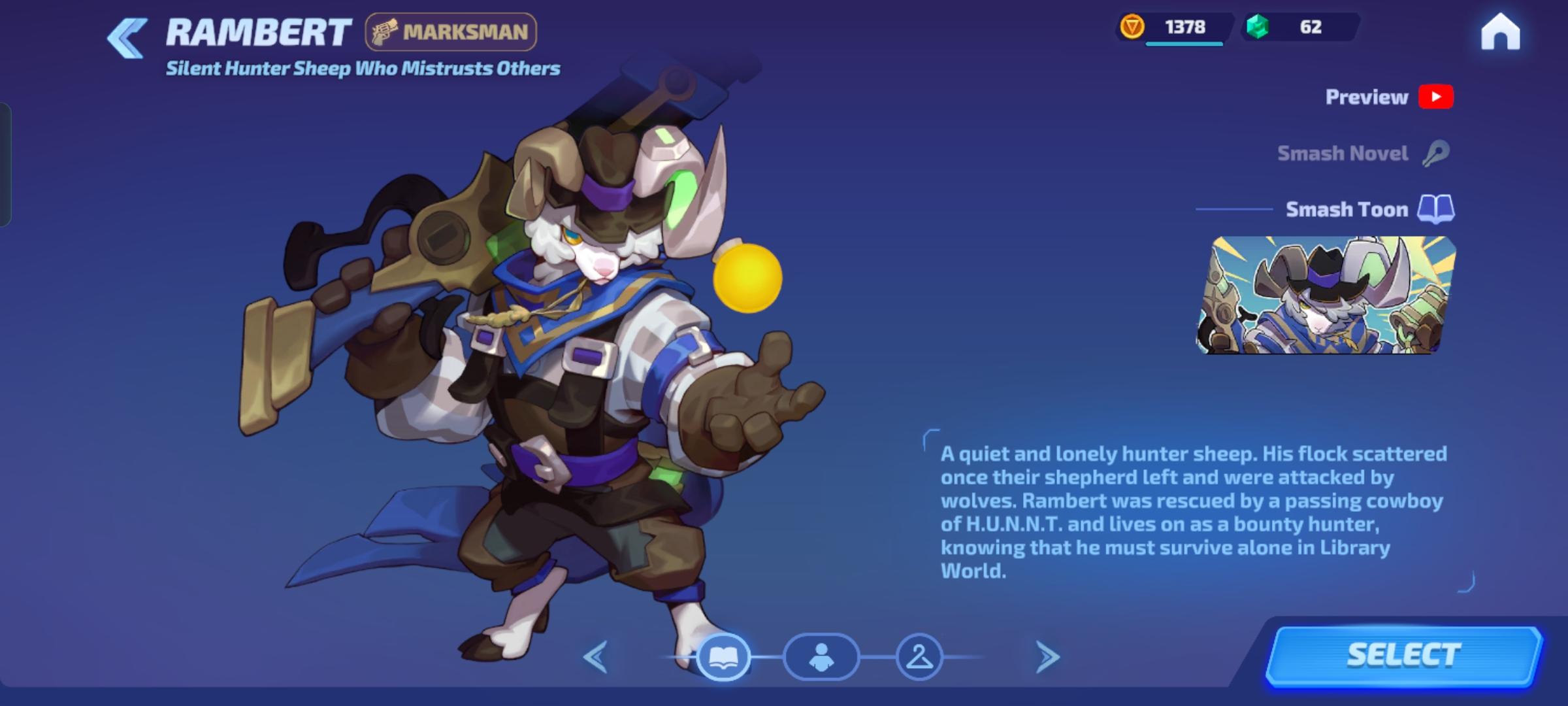Click the Smash Toon open-book icon

coord(1436,209)
